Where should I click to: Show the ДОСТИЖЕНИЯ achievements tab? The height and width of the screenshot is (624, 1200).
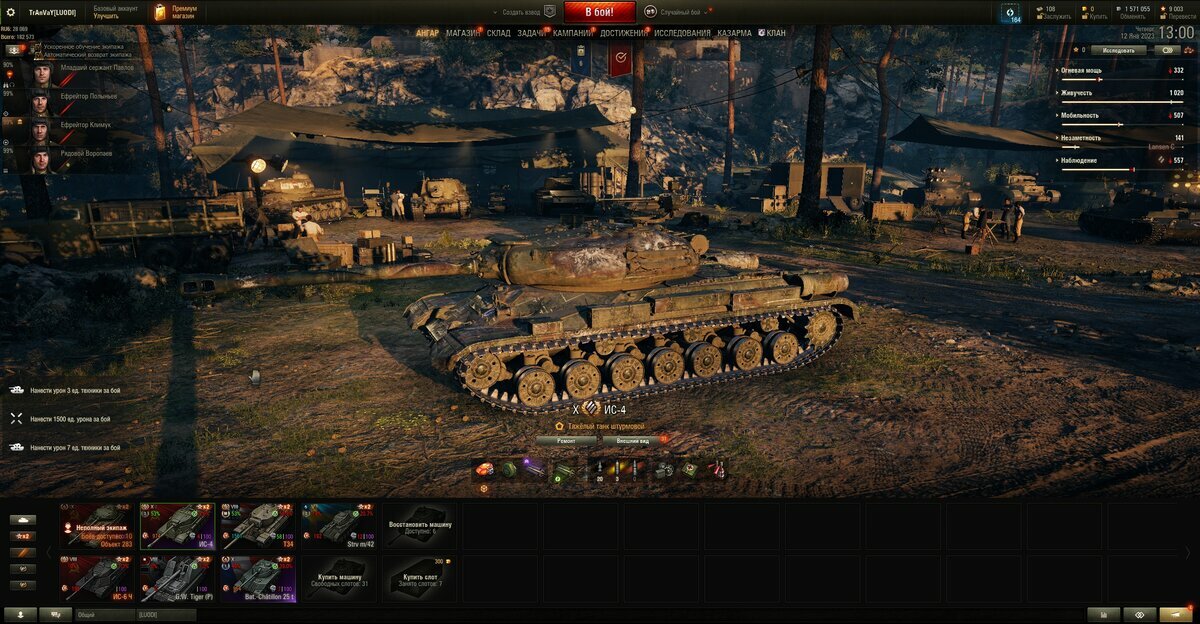623,33
